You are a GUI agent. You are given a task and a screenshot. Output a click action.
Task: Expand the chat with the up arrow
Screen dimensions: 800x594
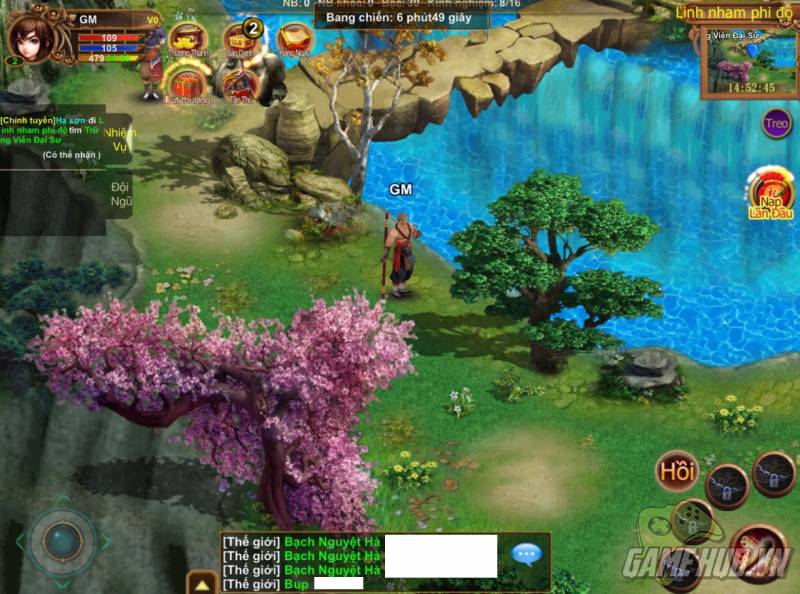click(202, 583)
